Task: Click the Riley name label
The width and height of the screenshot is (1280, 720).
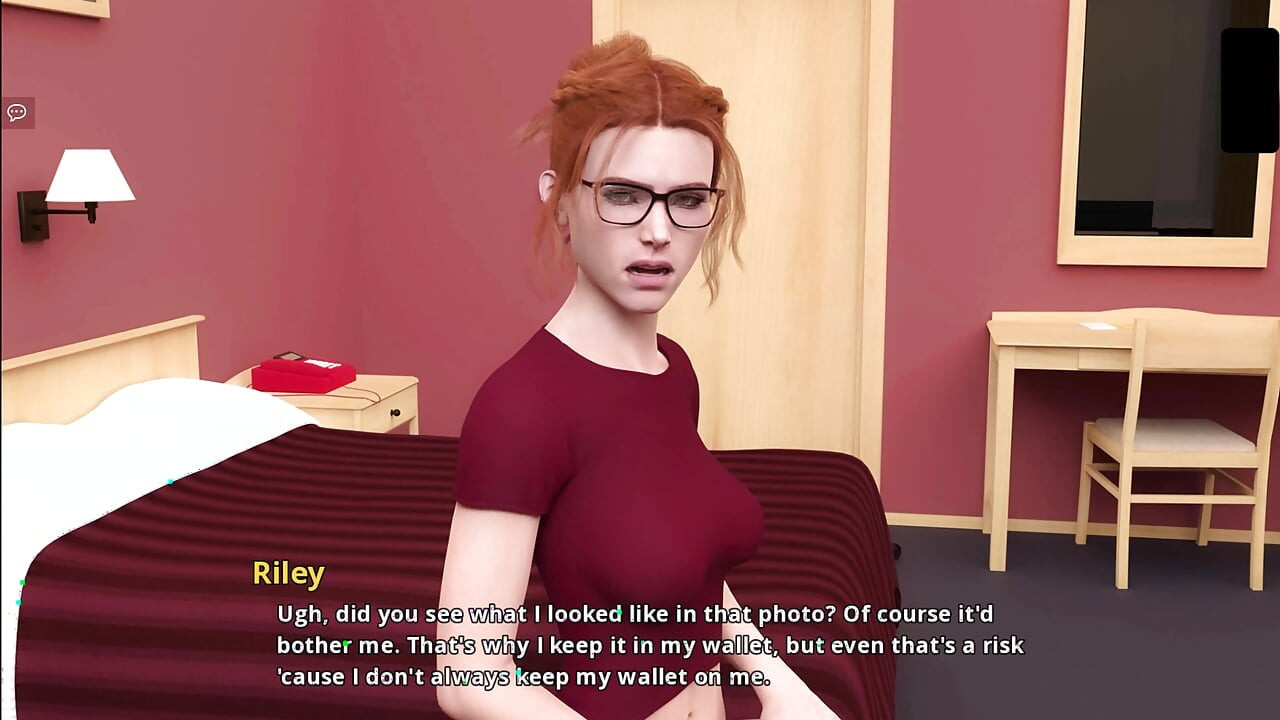Action: point(288,573)
